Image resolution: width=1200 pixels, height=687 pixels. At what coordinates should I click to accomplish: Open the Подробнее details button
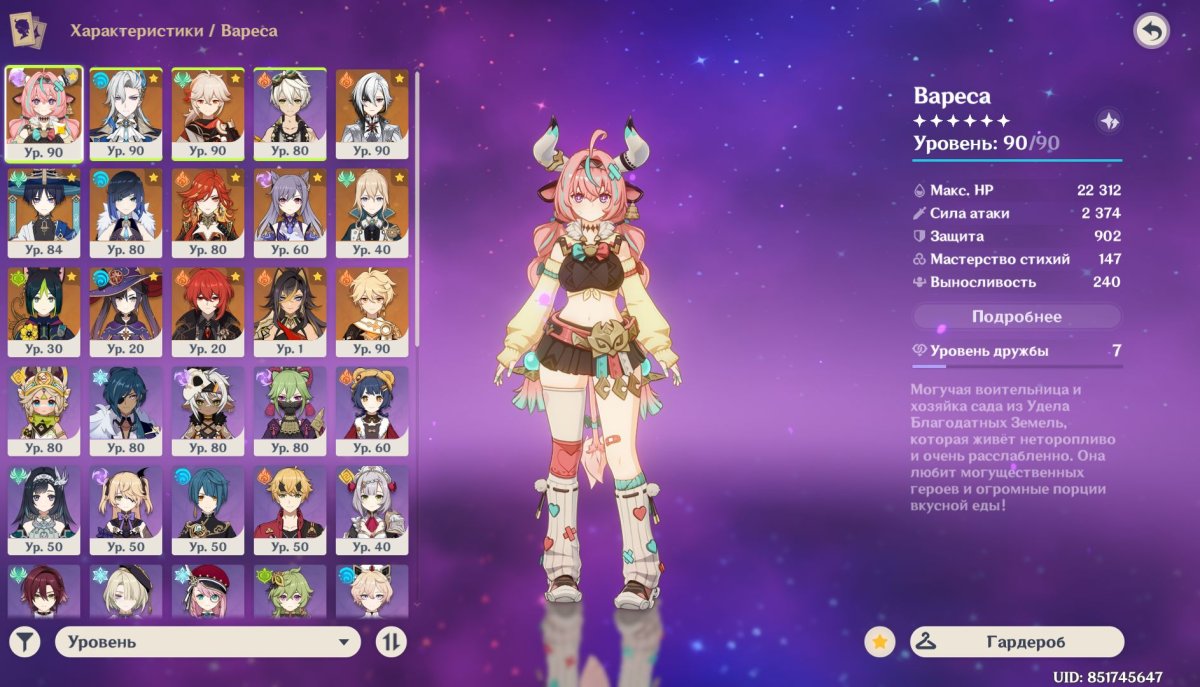1016,317
